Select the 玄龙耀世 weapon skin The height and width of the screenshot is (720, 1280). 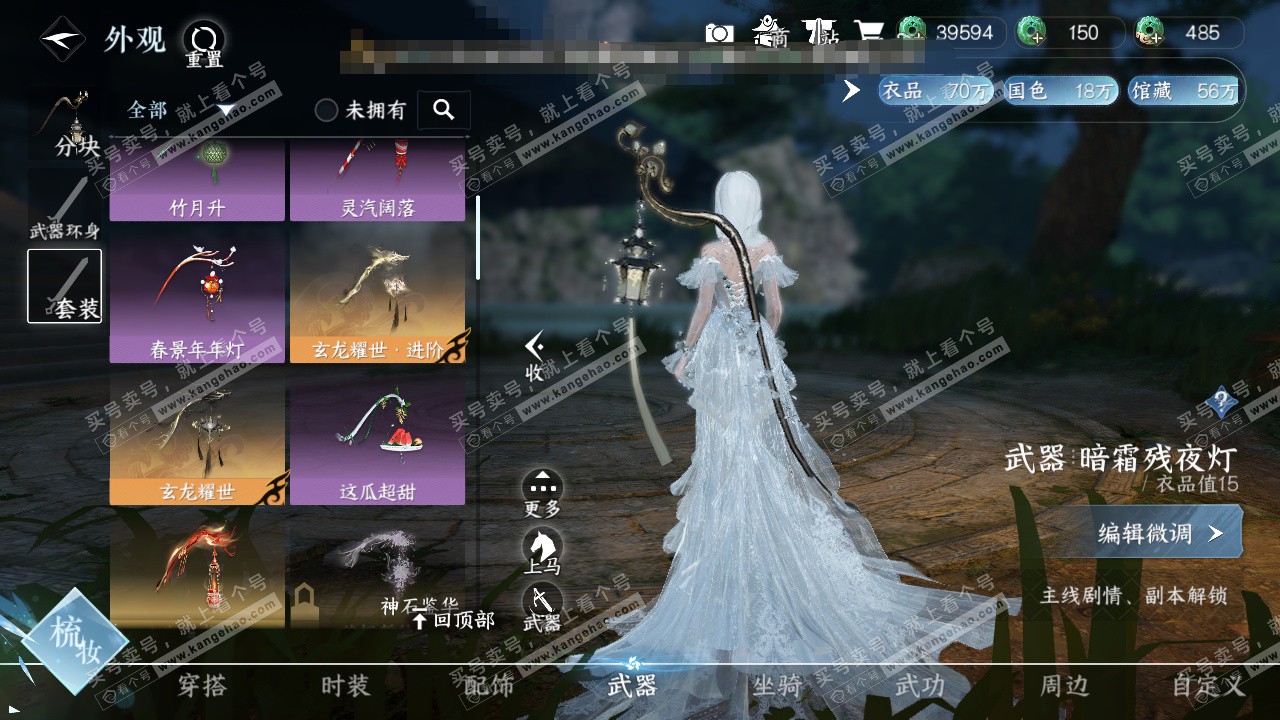click(x=197, y=440)
